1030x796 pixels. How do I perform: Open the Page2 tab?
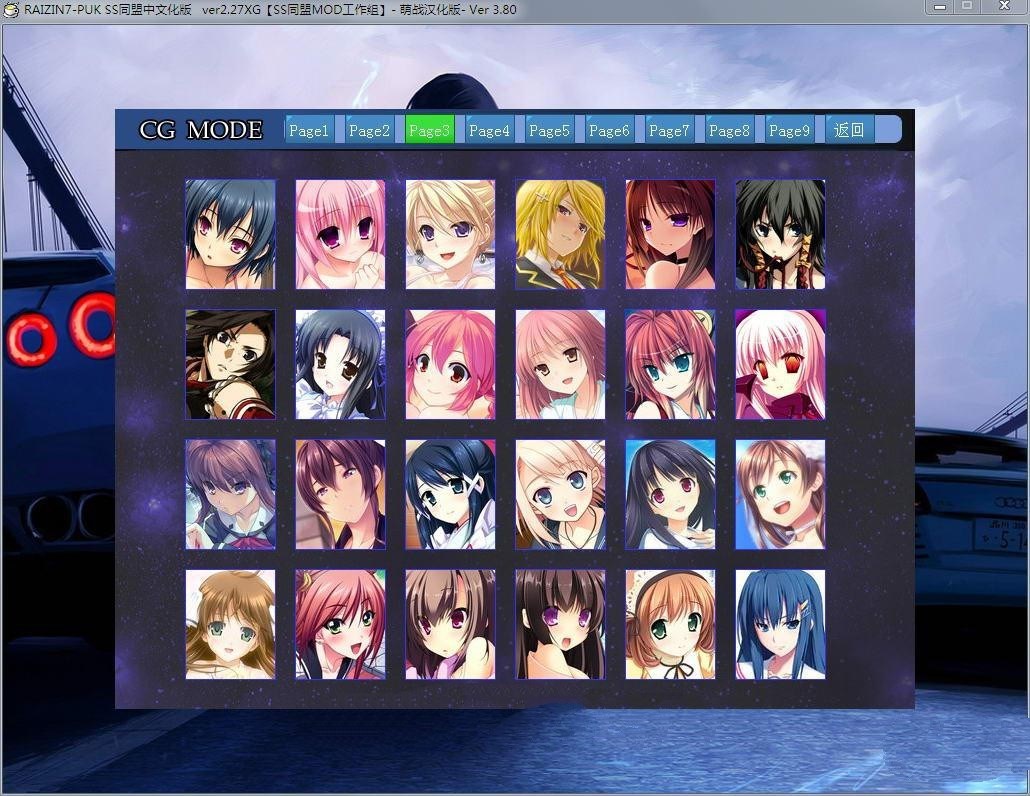(x=369, y=130)
